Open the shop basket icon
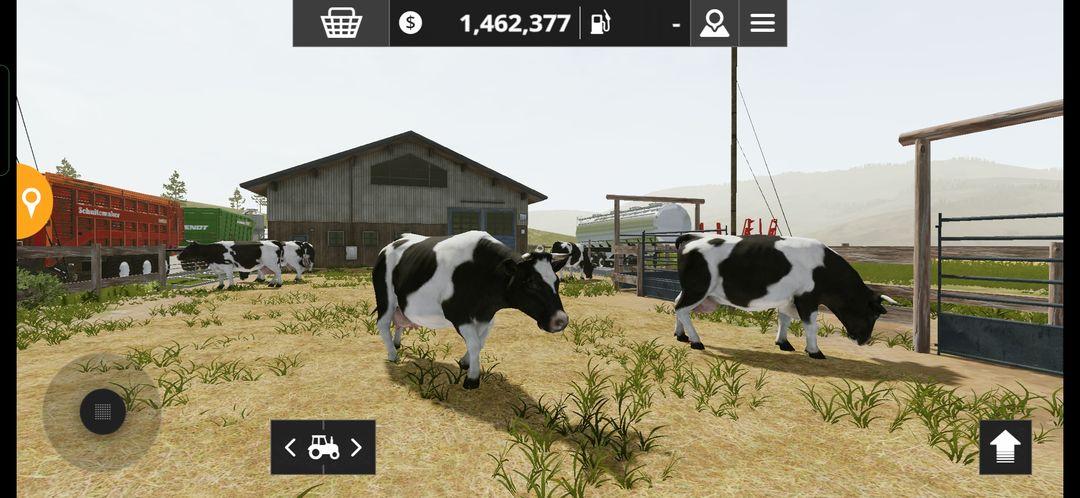The height and width of the screenshot is (498, 1080). click(x=341, y=23)
